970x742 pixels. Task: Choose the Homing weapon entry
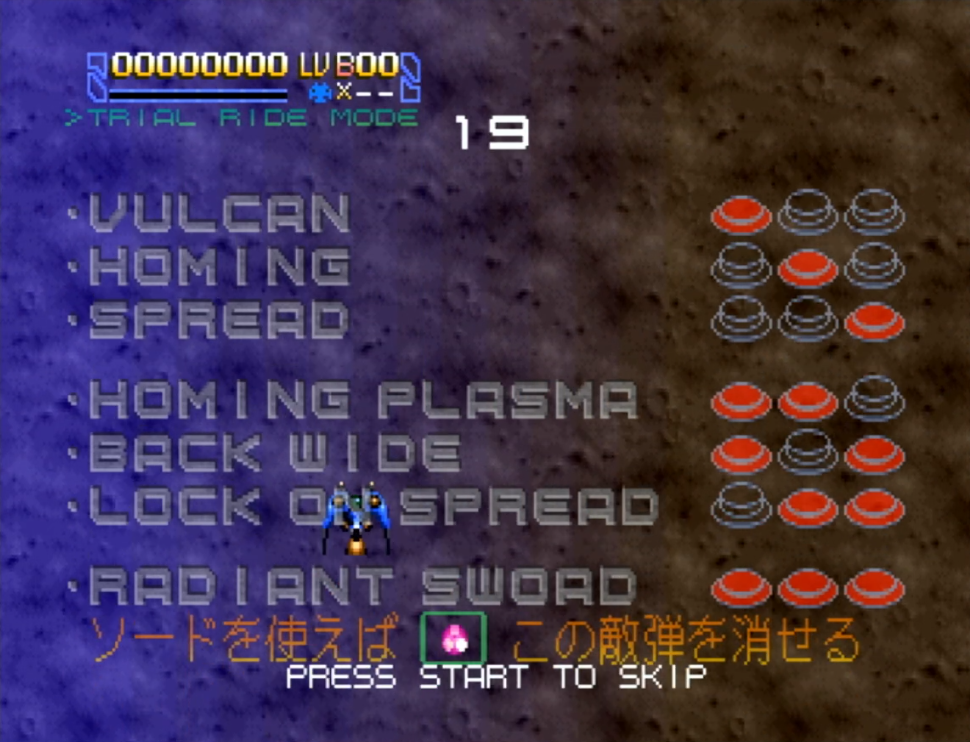220,266
